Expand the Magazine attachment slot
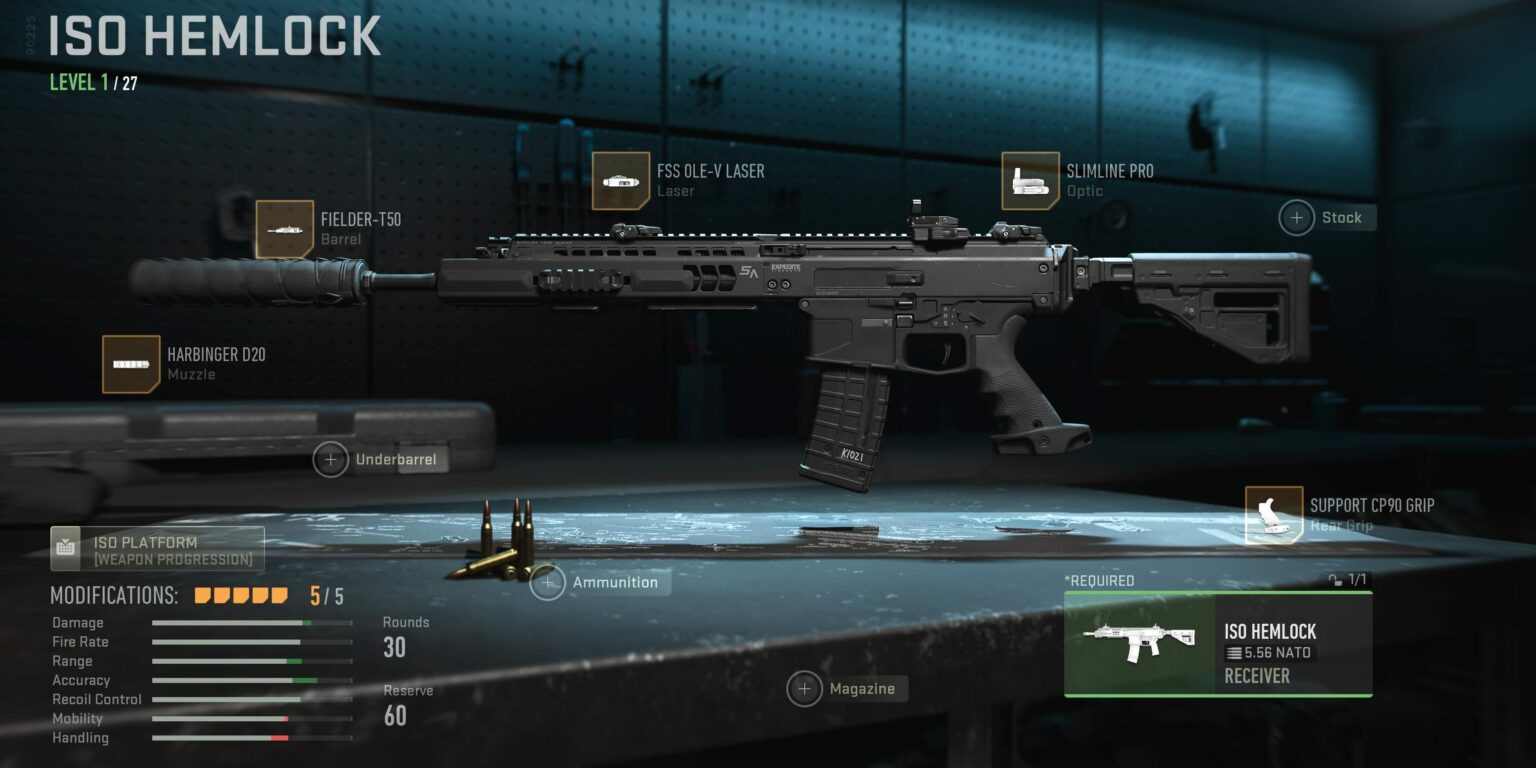The image size is (1536, 768). tap(804, 689)
